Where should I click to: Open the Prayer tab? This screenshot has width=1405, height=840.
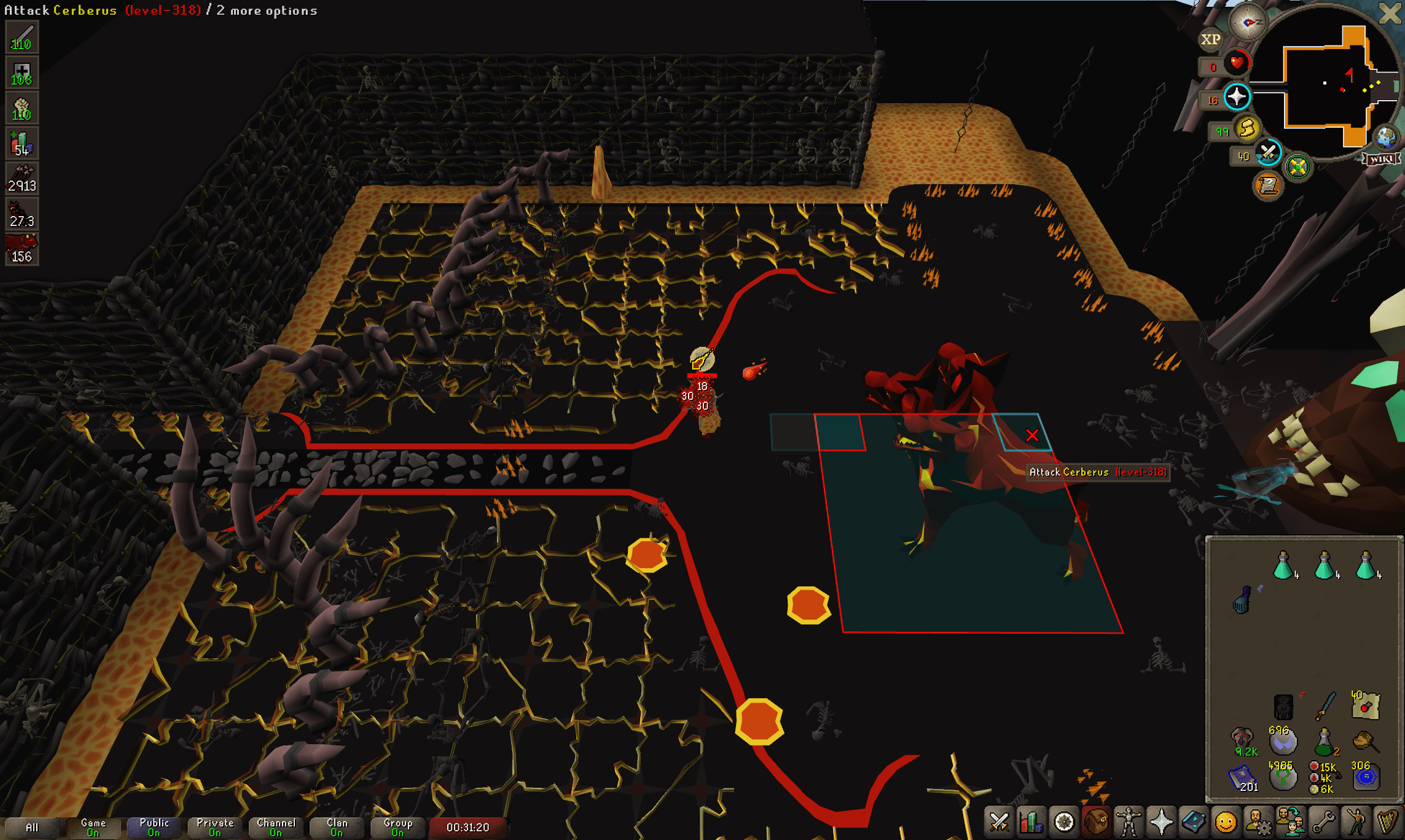1161,822
